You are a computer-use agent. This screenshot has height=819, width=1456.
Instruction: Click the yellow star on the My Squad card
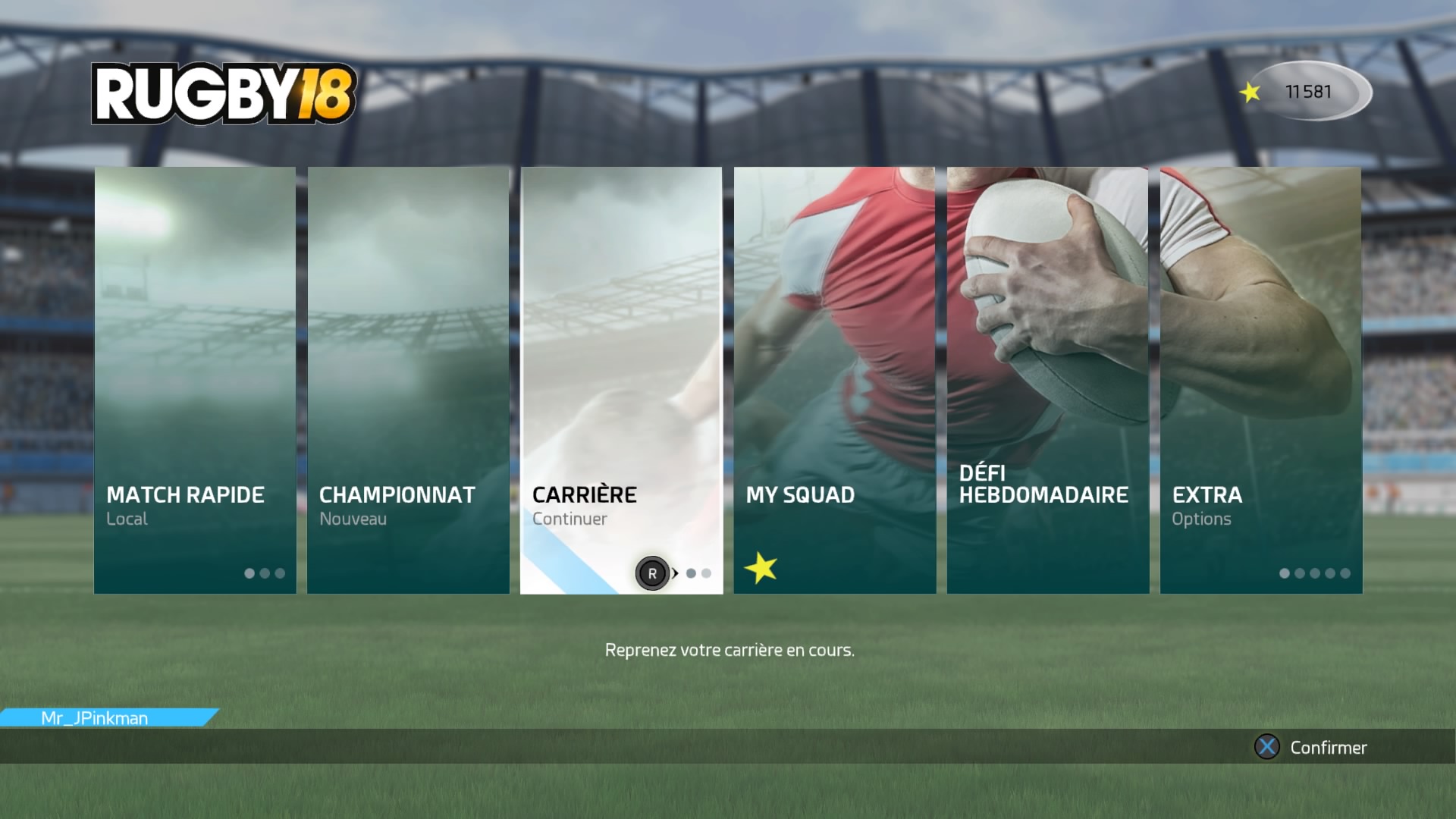click(761, 565)
